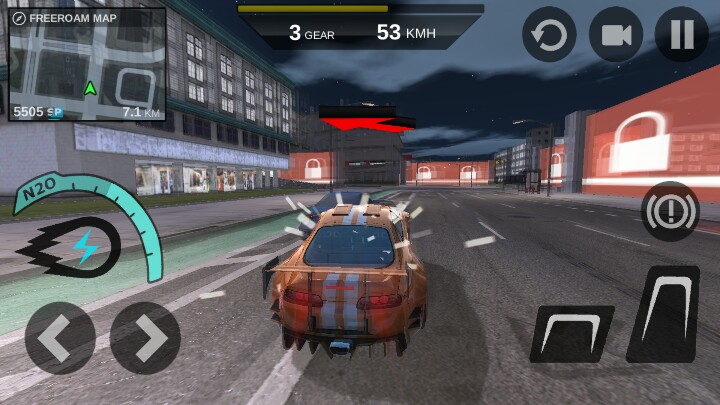Open the Freeroam minimap
720x405 pixels.
point(86,65)
